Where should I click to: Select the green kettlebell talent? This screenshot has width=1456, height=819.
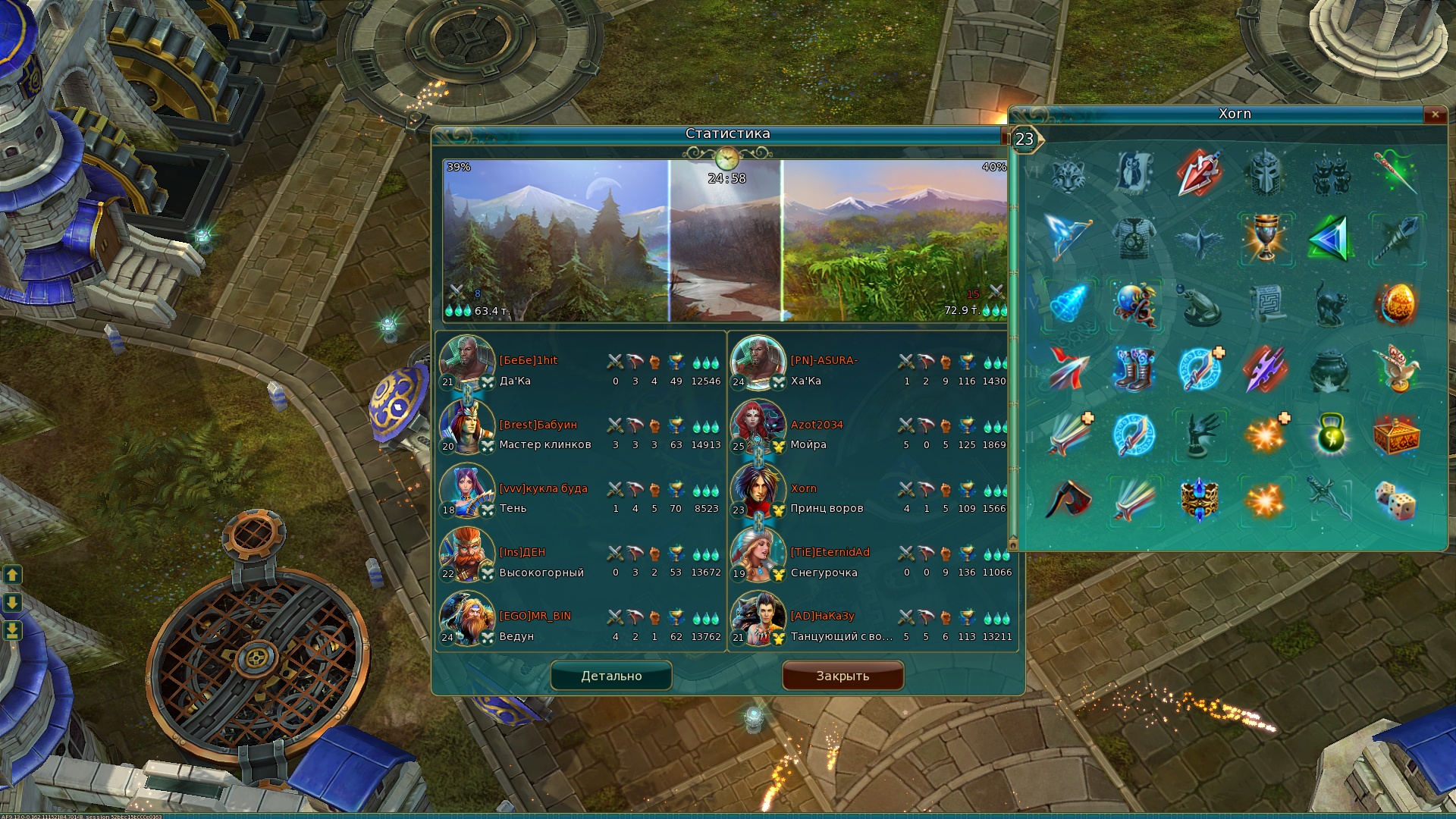[1330, 435]
